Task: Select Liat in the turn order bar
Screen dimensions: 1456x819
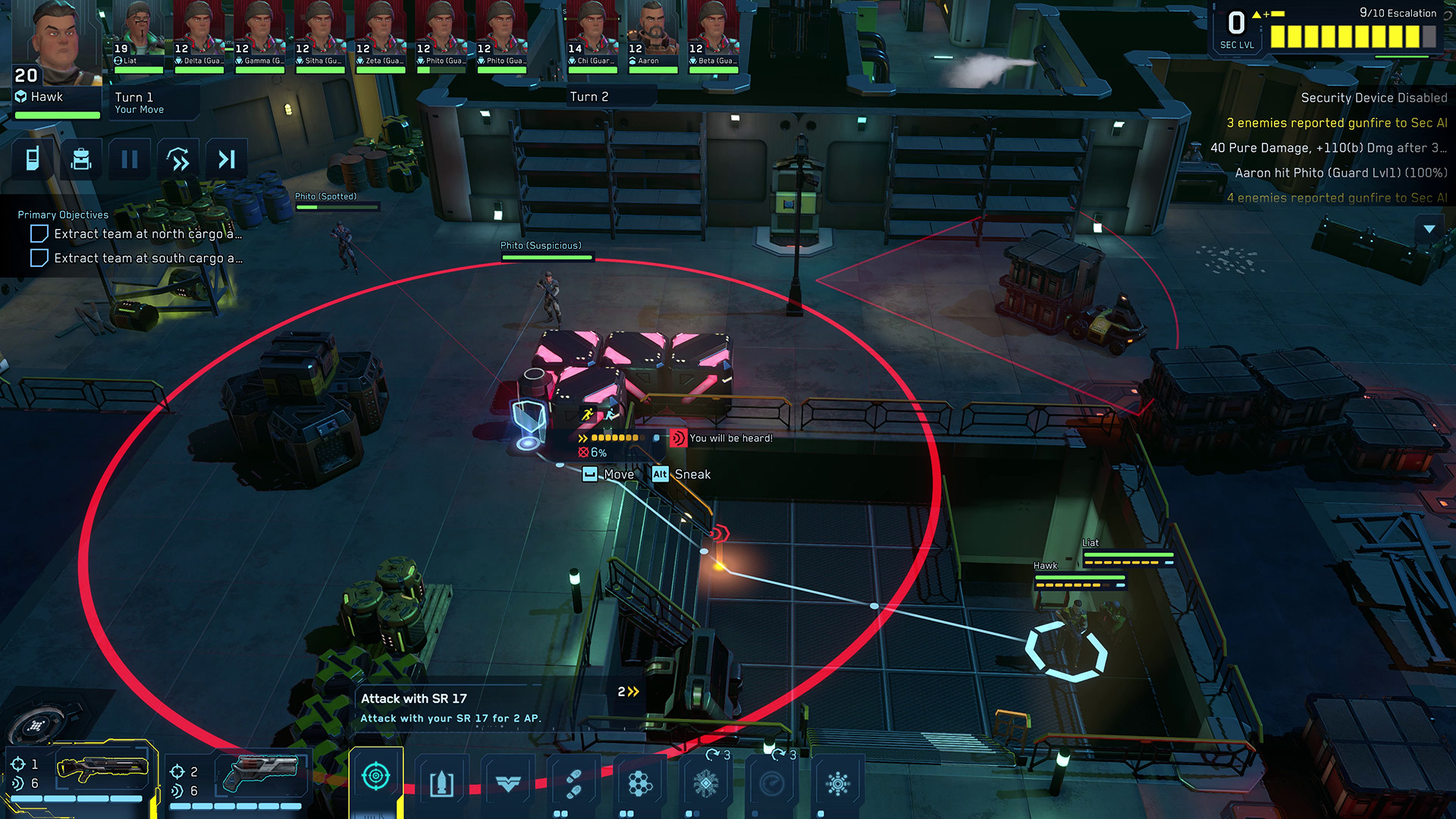Action: (x=138, y=34)
